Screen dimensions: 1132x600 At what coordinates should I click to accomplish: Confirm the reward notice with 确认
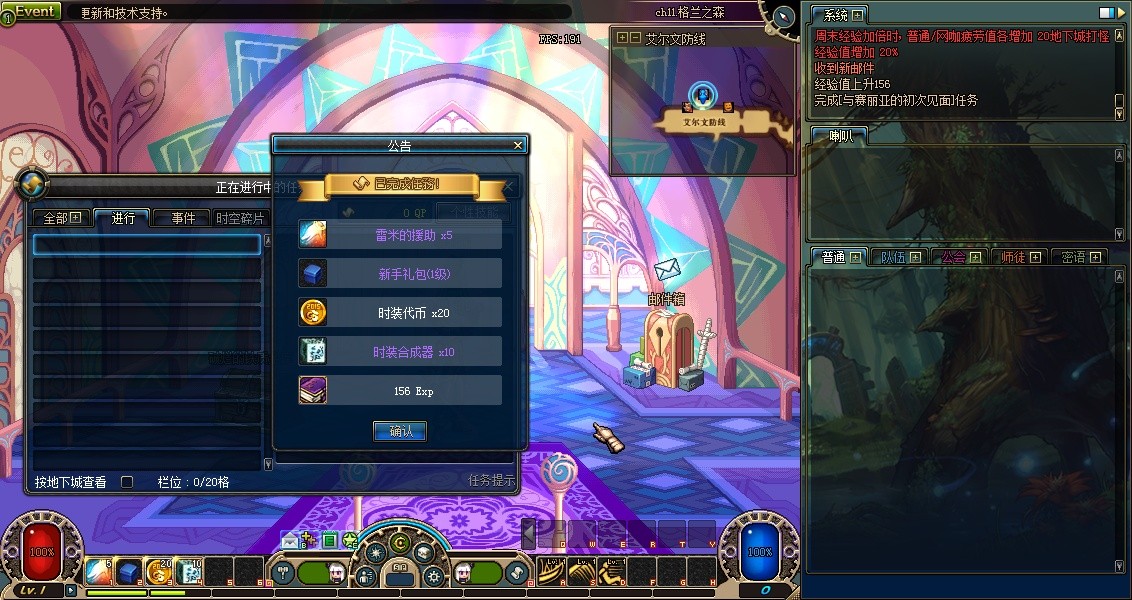[x=400, y=431]
